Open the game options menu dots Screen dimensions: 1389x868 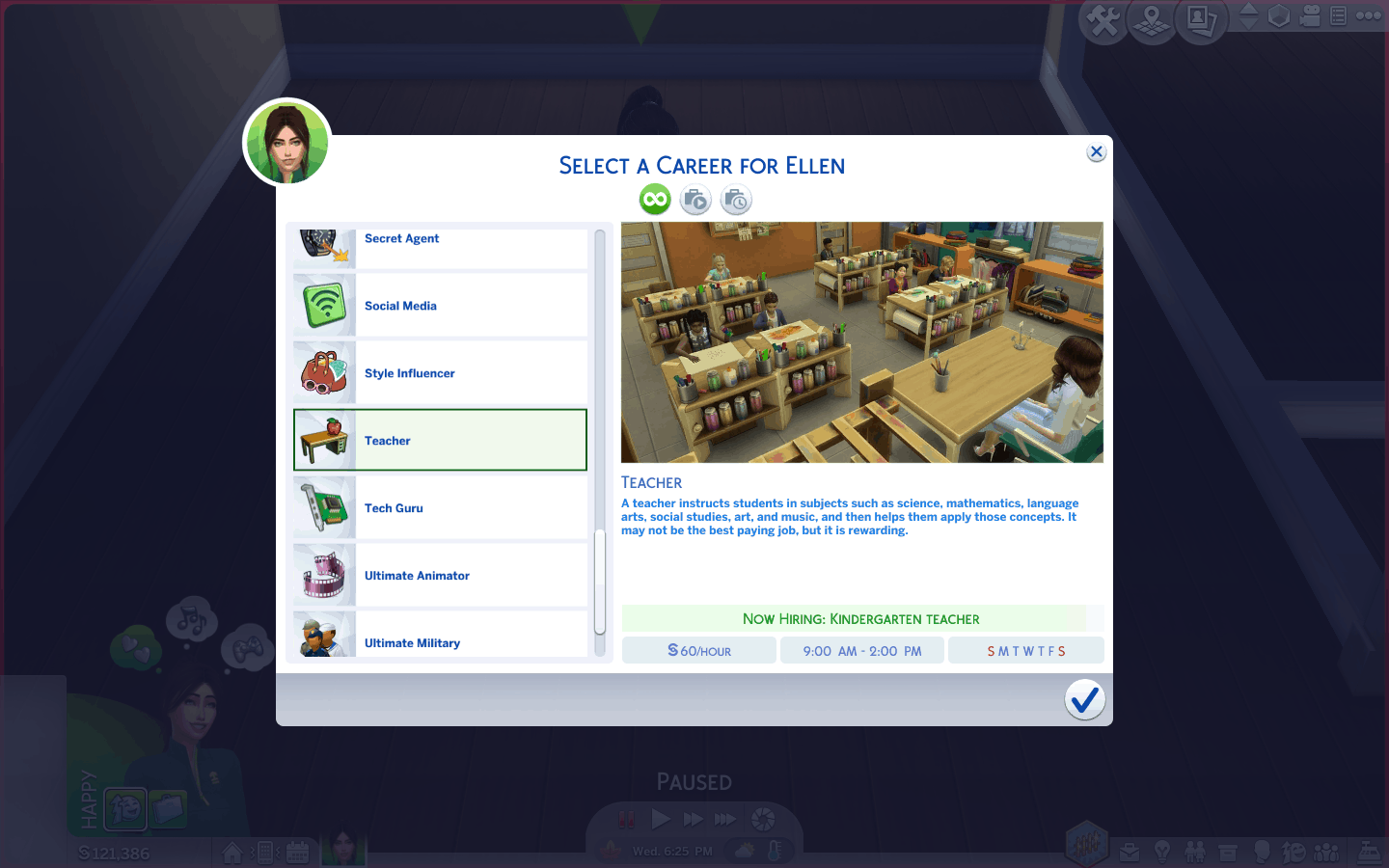(1369, 15)
